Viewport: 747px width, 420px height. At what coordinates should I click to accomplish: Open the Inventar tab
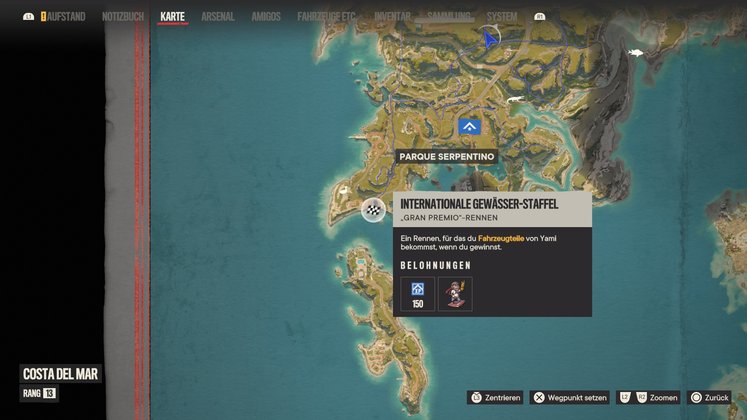click(x=392, y=17)
